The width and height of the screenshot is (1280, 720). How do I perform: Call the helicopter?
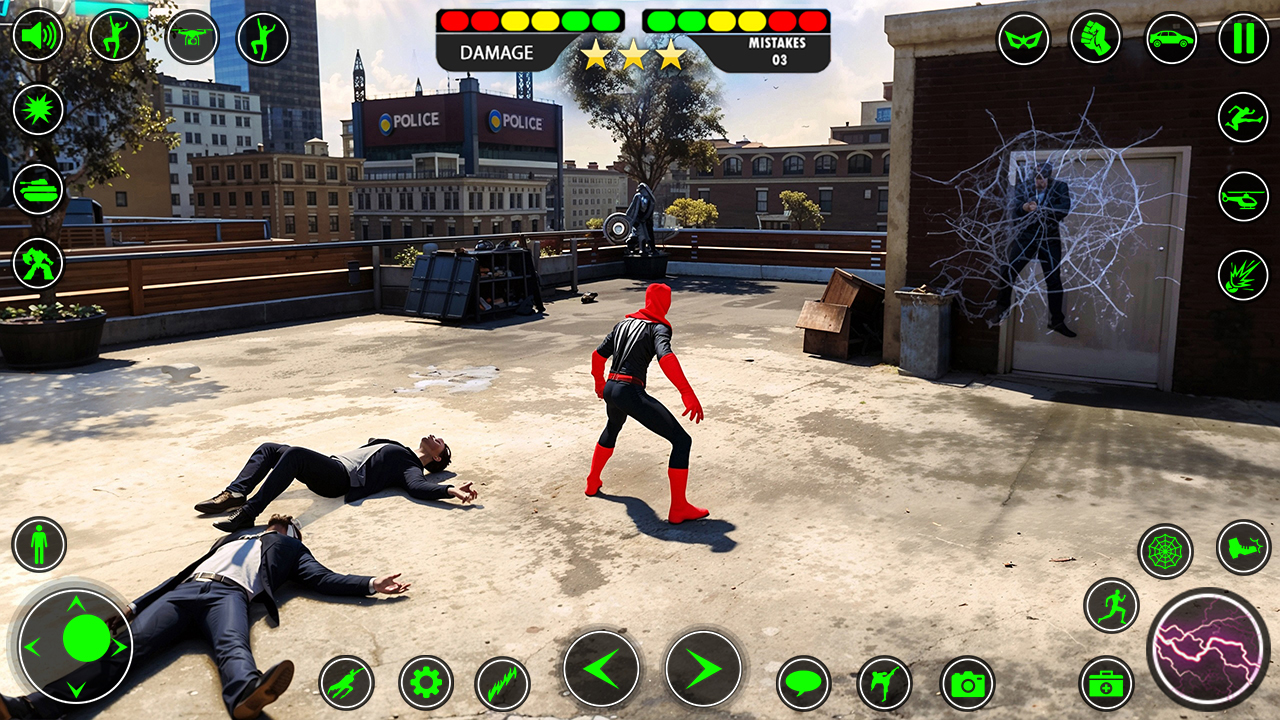tap(1243, 196)
